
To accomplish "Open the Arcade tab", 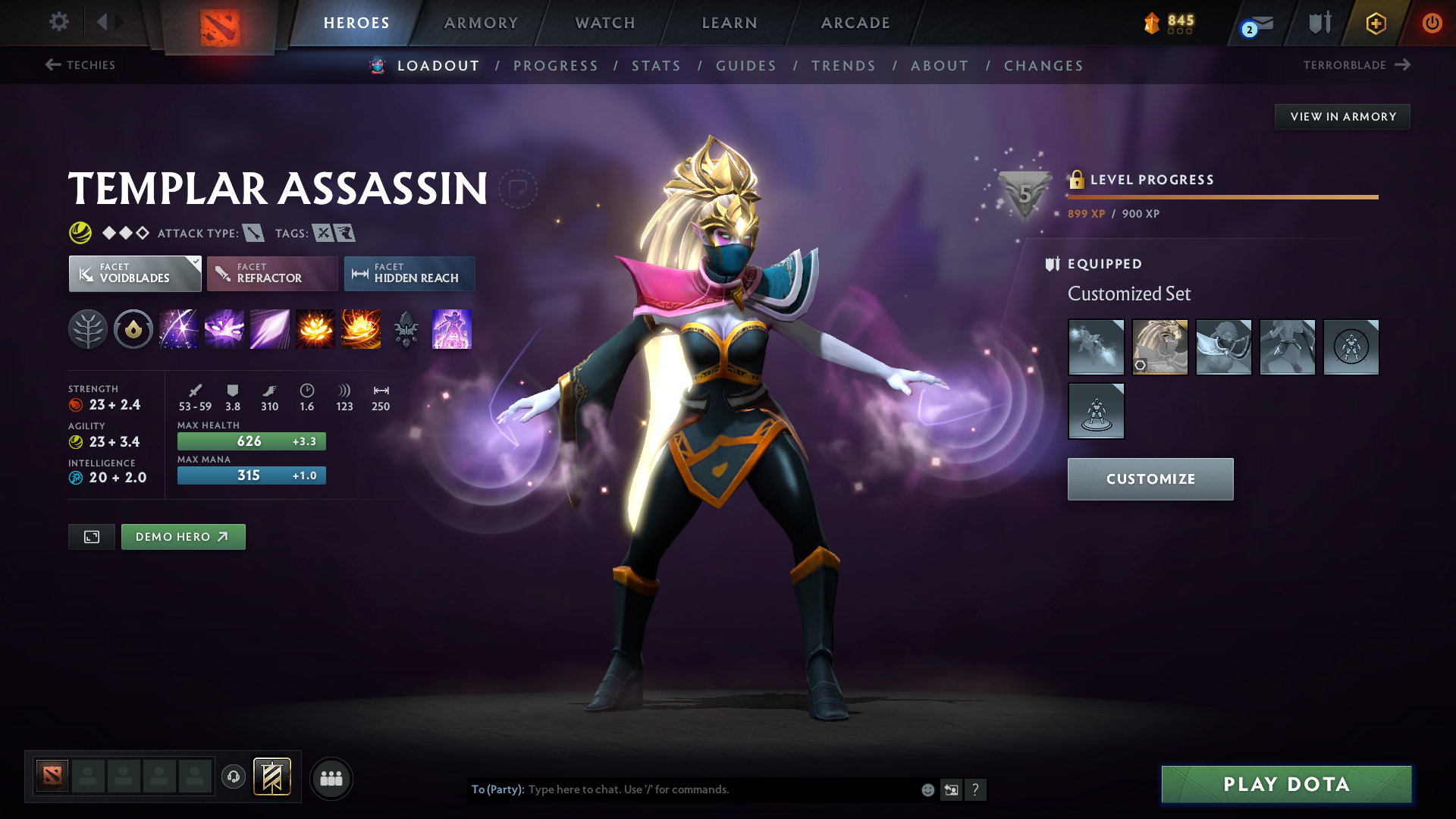I will [855, 23].
